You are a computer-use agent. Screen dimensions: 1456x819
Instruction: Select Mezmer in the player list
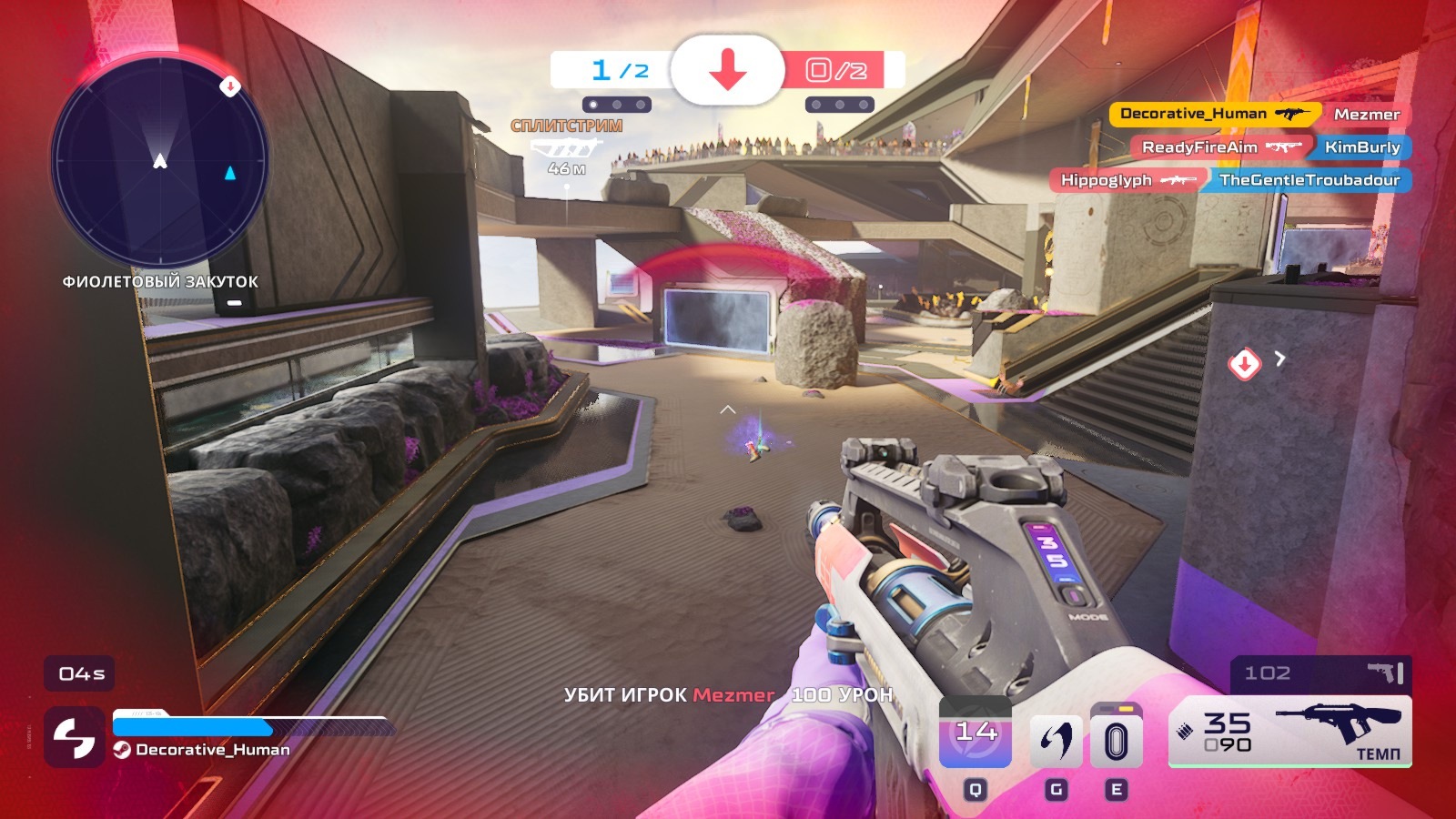1366,115
